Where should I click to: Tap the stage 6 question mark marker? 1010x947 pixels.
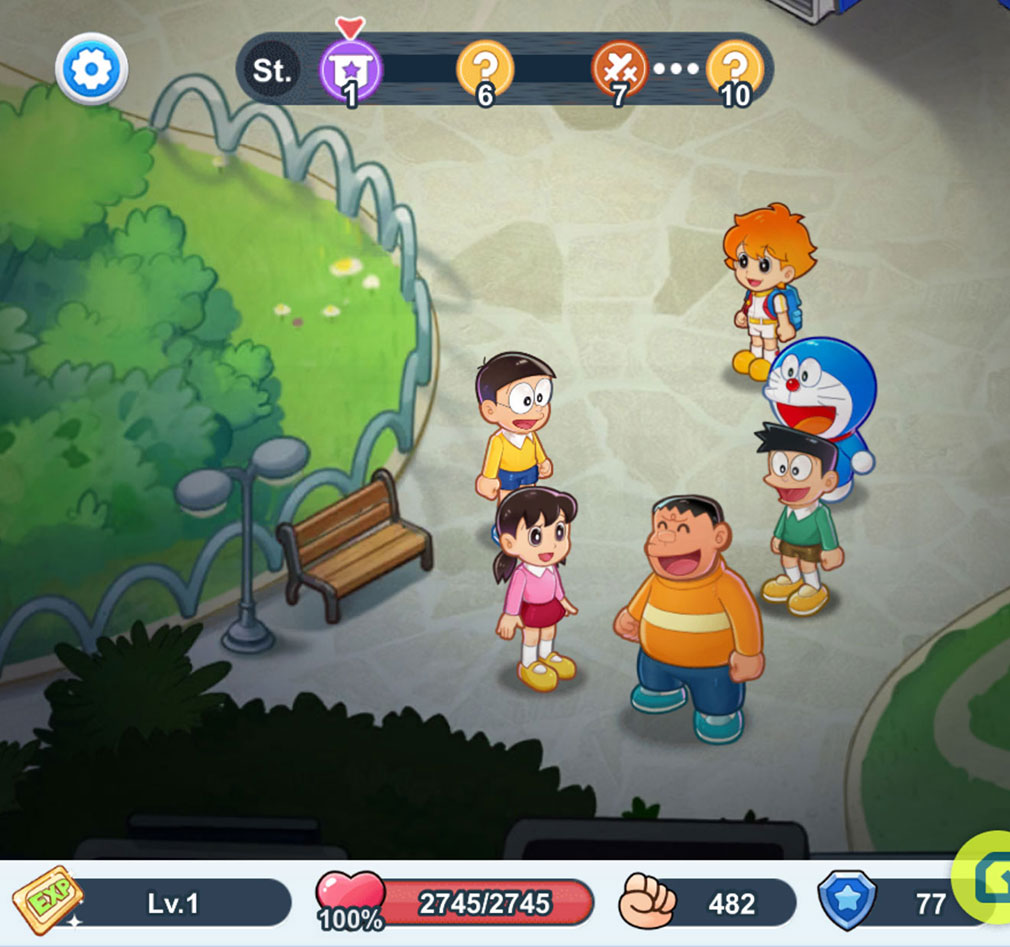(485, 70)
